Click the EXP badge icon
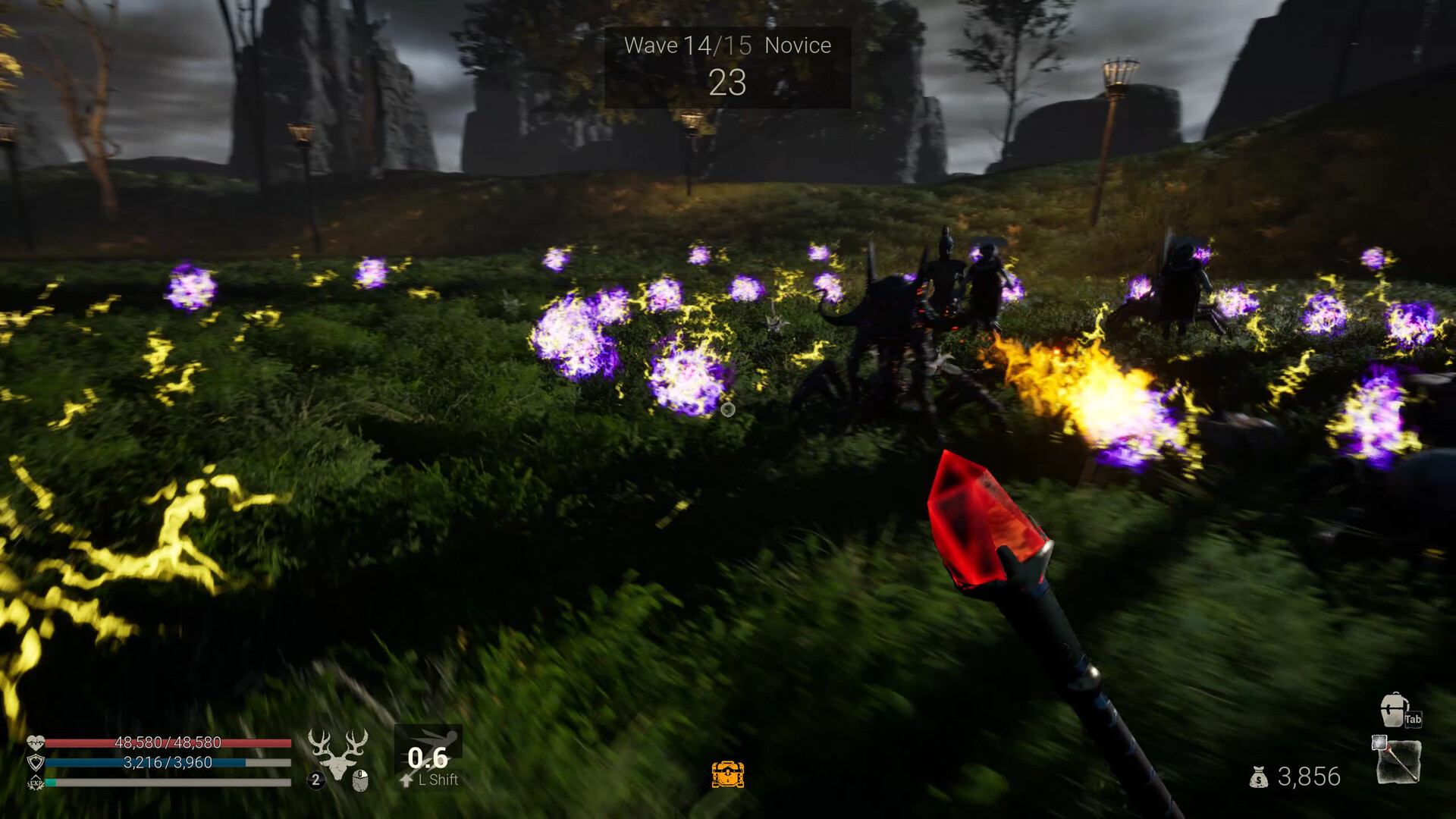Screen dimensions: 1456x819 (x=34, y=781)
